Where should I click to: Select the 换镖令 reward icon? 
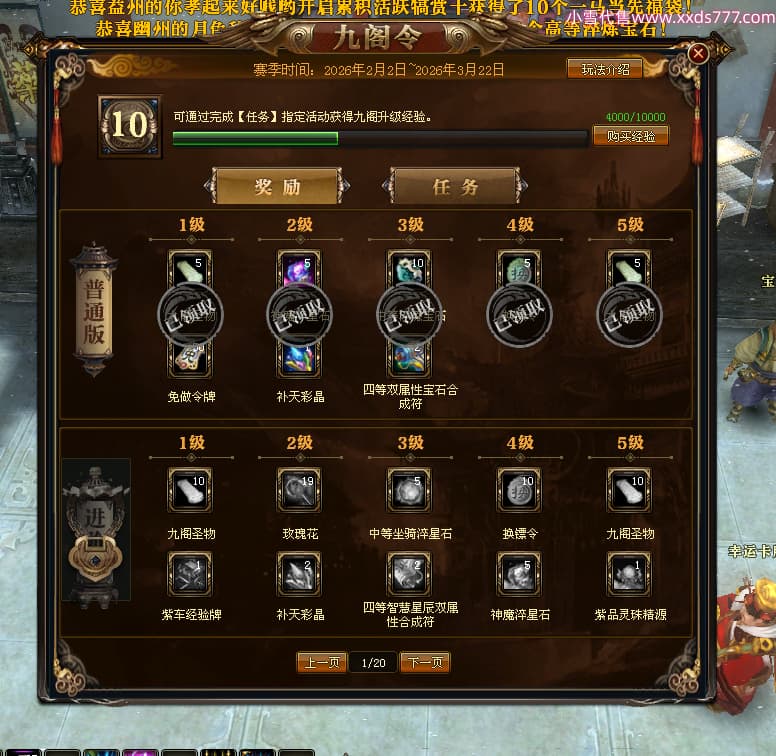coord(519,490)
